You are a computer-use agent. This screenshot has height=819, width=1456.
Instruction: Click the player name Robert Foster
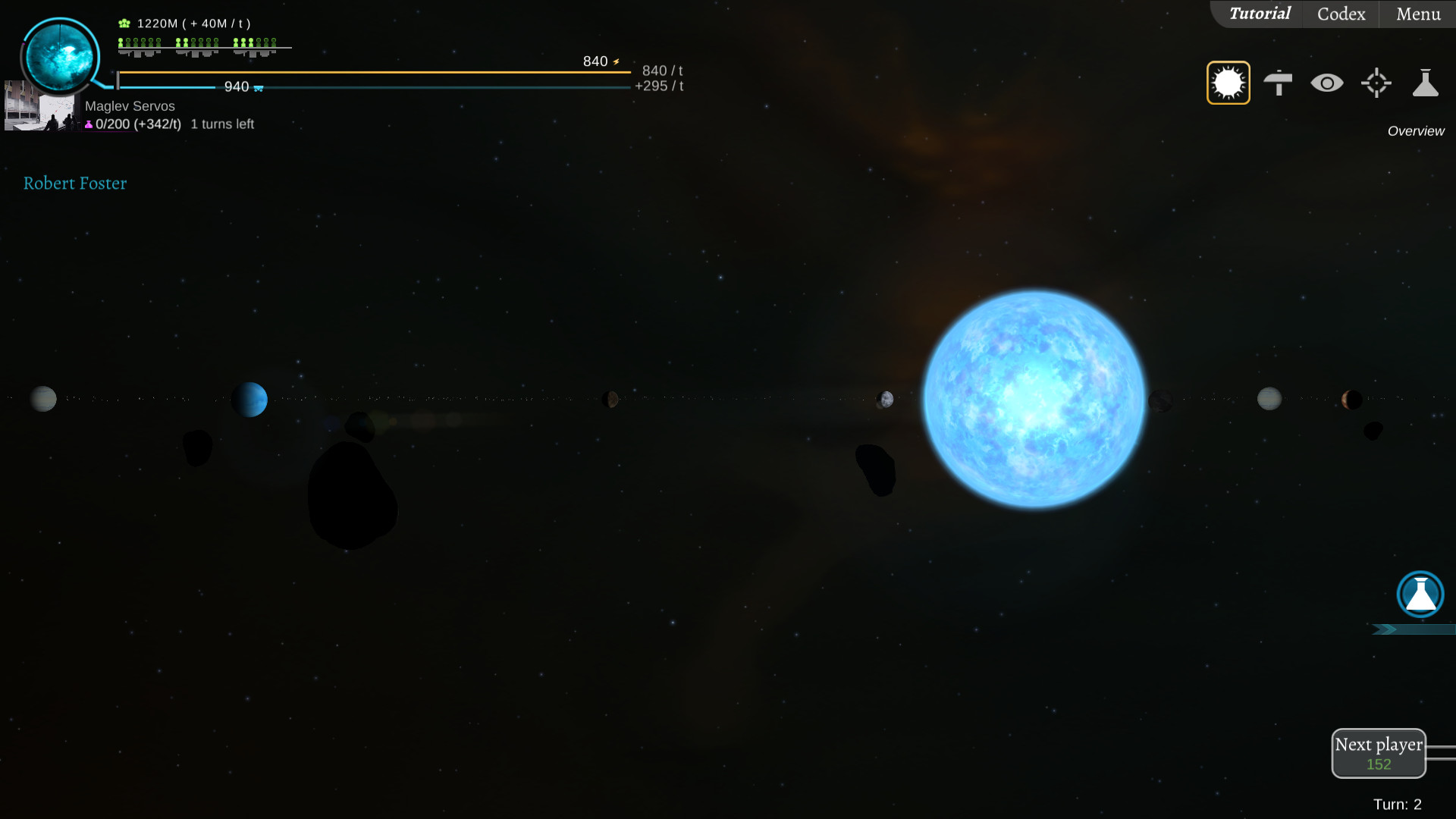[75, 183]
